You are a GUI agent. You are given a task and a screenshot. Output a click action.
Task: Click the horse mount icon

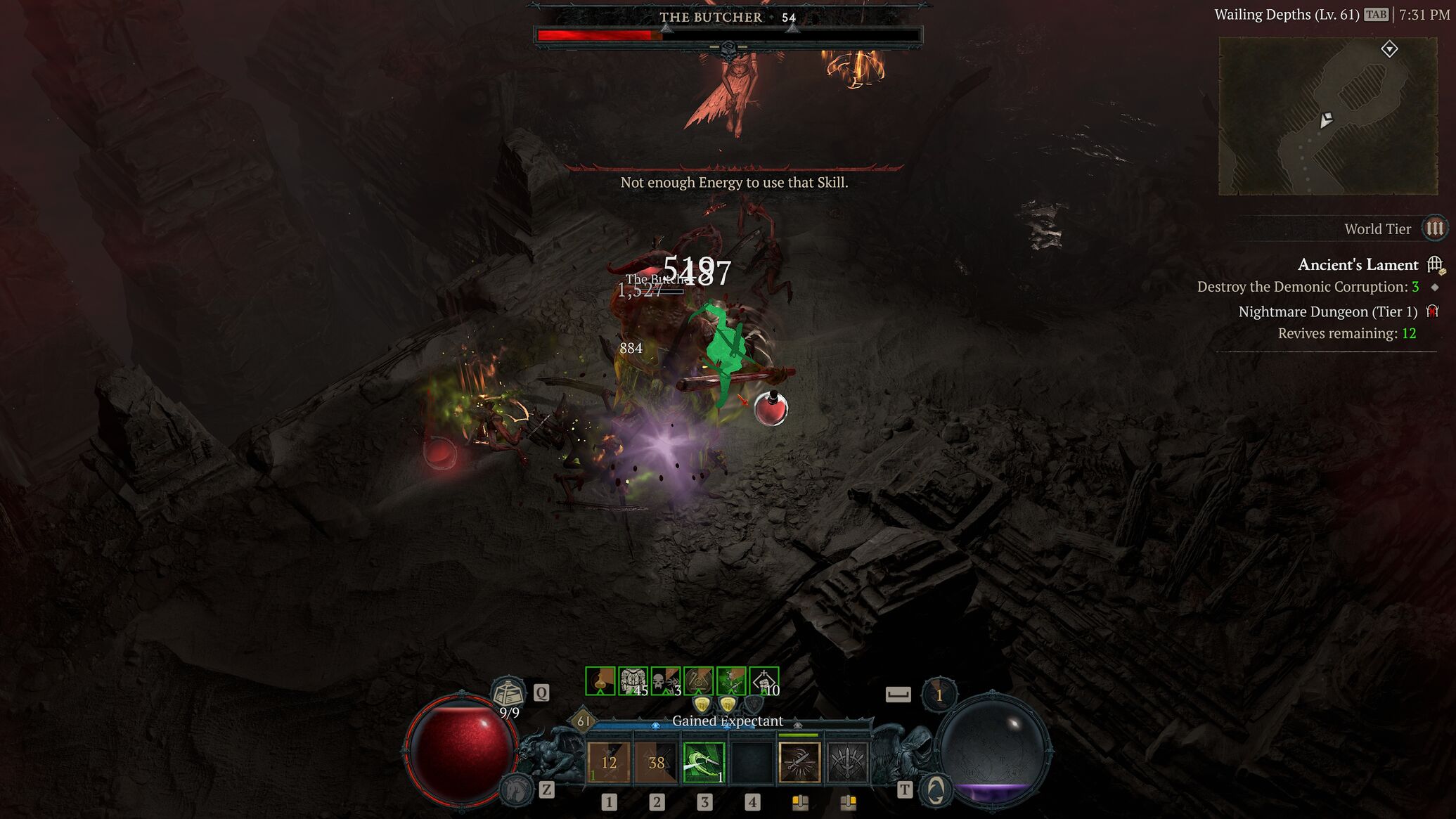515,789
